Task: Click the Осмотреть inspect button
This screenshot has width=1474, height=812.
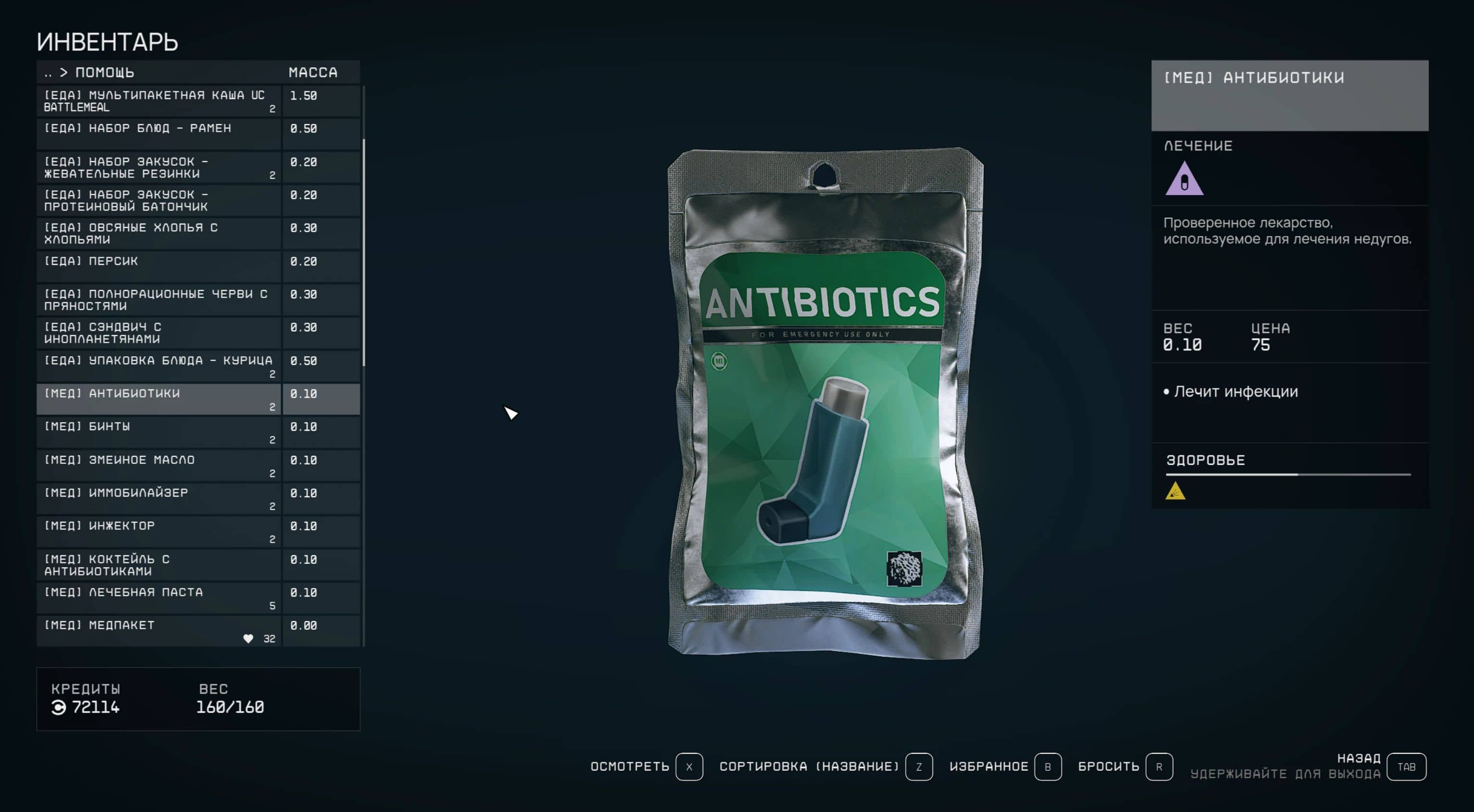Action: (689, 767)
